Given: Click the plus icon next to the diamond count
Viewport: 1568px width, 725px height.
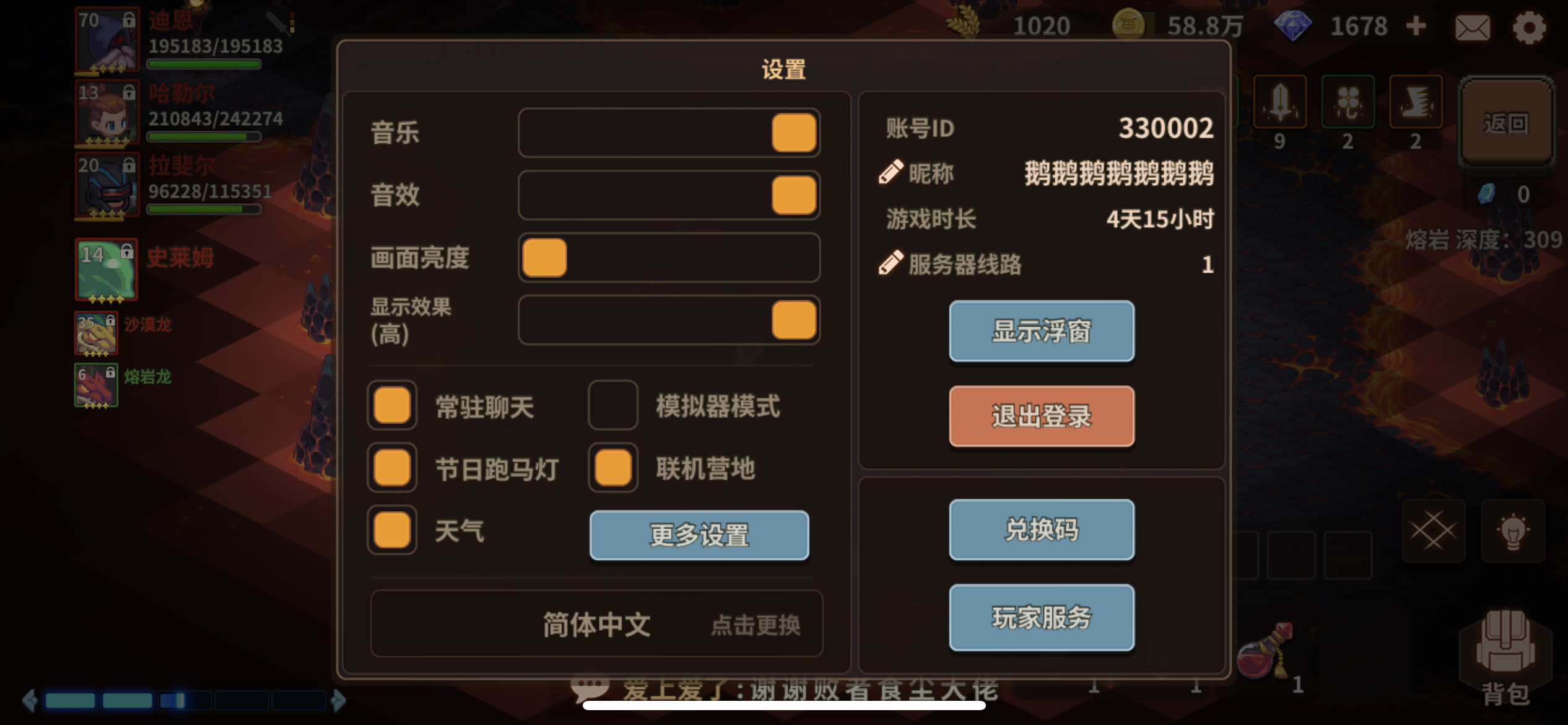Looking at the screenshot, I should 1417,26.
